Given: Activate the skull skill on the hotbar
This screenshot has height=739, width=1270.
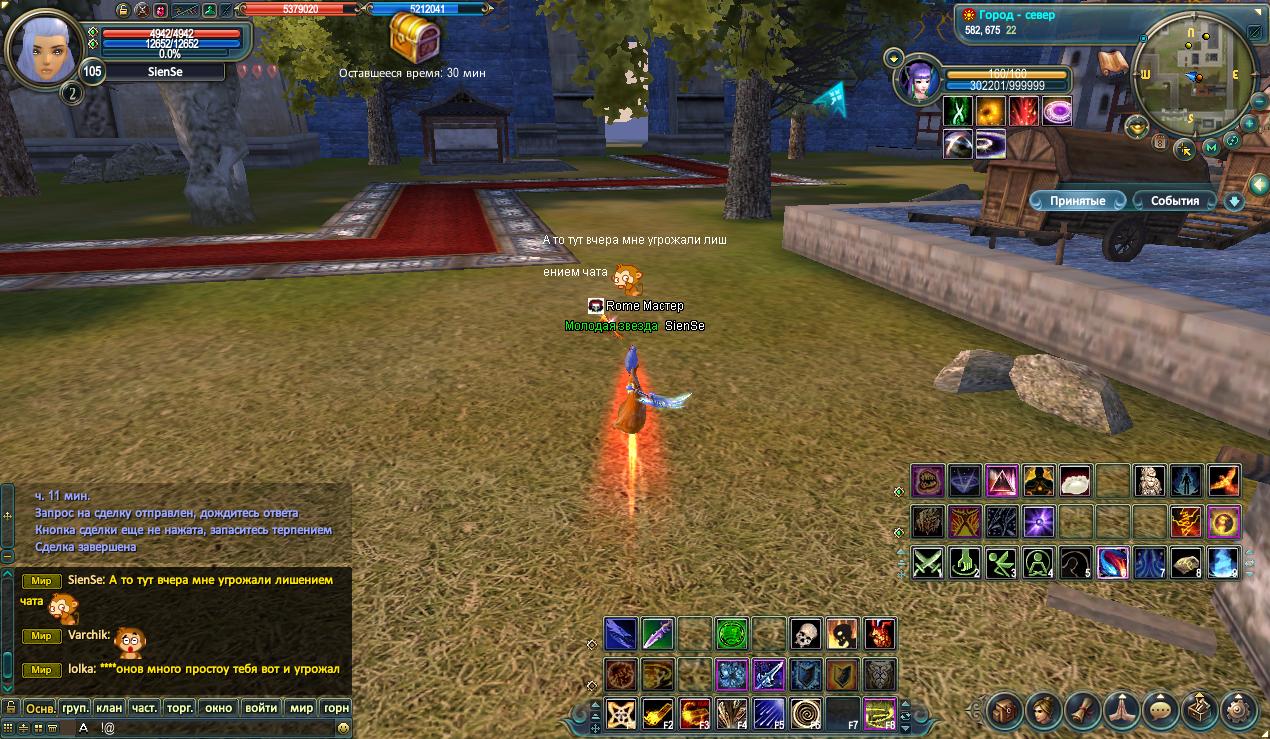Looking at the screenshot, I should [x=805, y=633].
